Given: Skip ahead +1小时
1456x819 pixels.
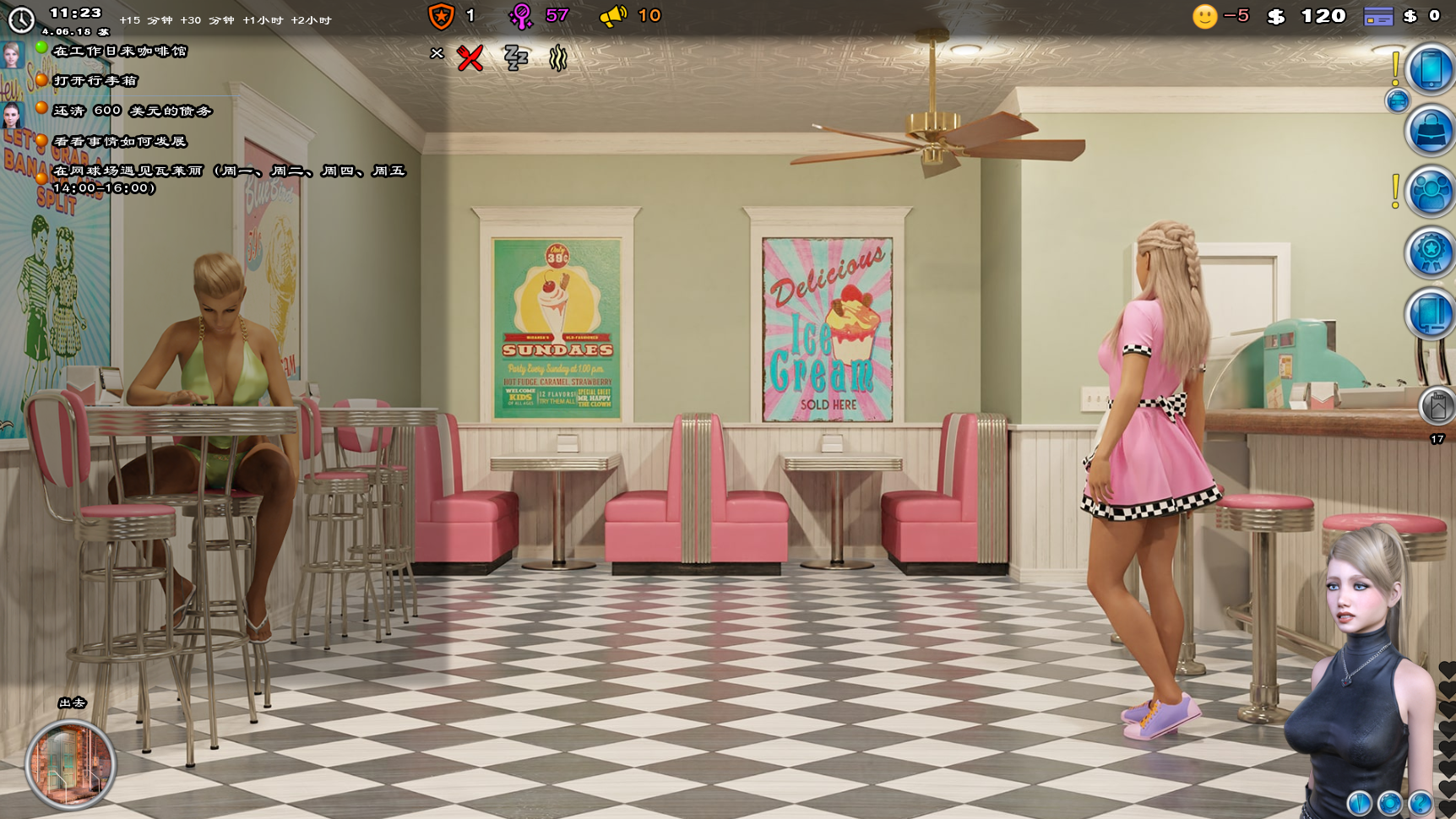Looking at the screenshot, I should pyautogui.click(x=263, y=20).
